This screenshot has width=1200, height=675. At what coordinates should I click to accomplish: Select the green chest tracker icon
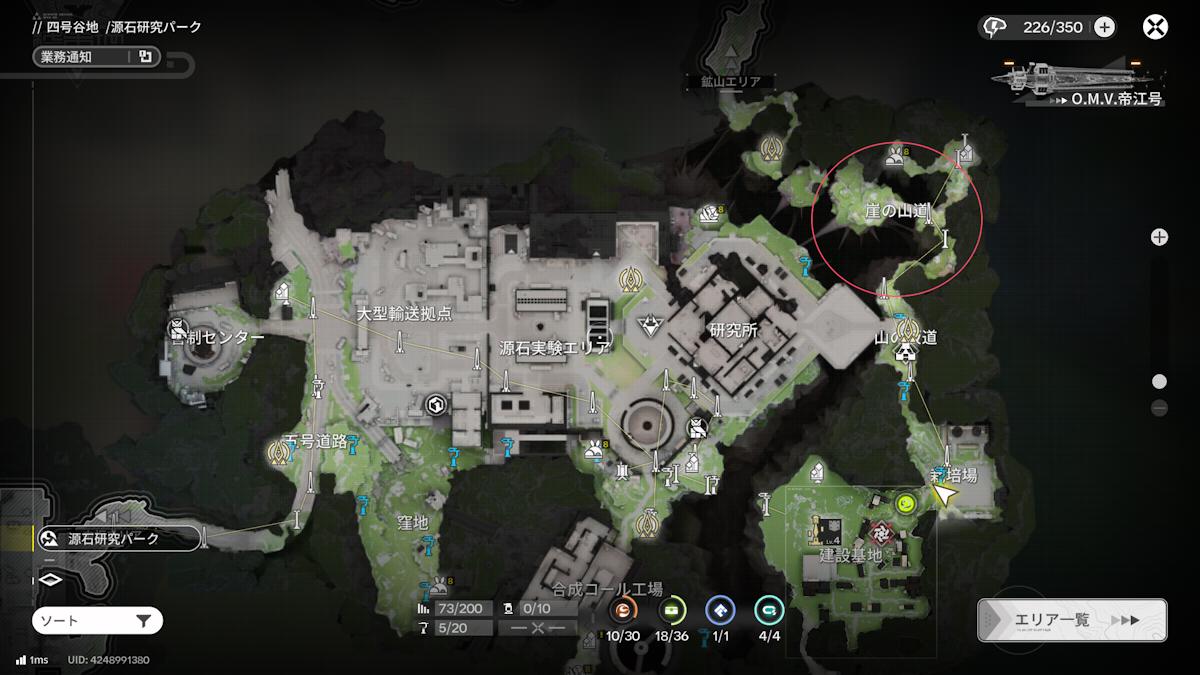672,609
